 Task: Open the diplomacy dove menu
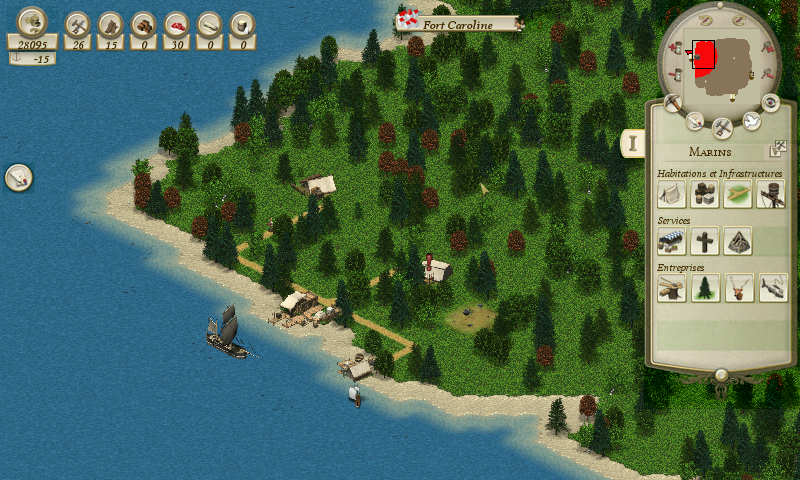(x=750, y=121)
